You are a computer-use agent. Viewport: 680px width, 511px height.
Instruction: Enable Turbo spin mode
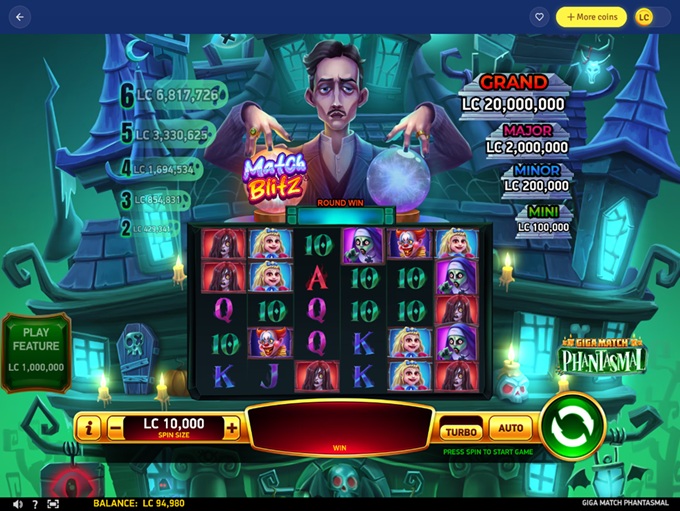[461, 431]
